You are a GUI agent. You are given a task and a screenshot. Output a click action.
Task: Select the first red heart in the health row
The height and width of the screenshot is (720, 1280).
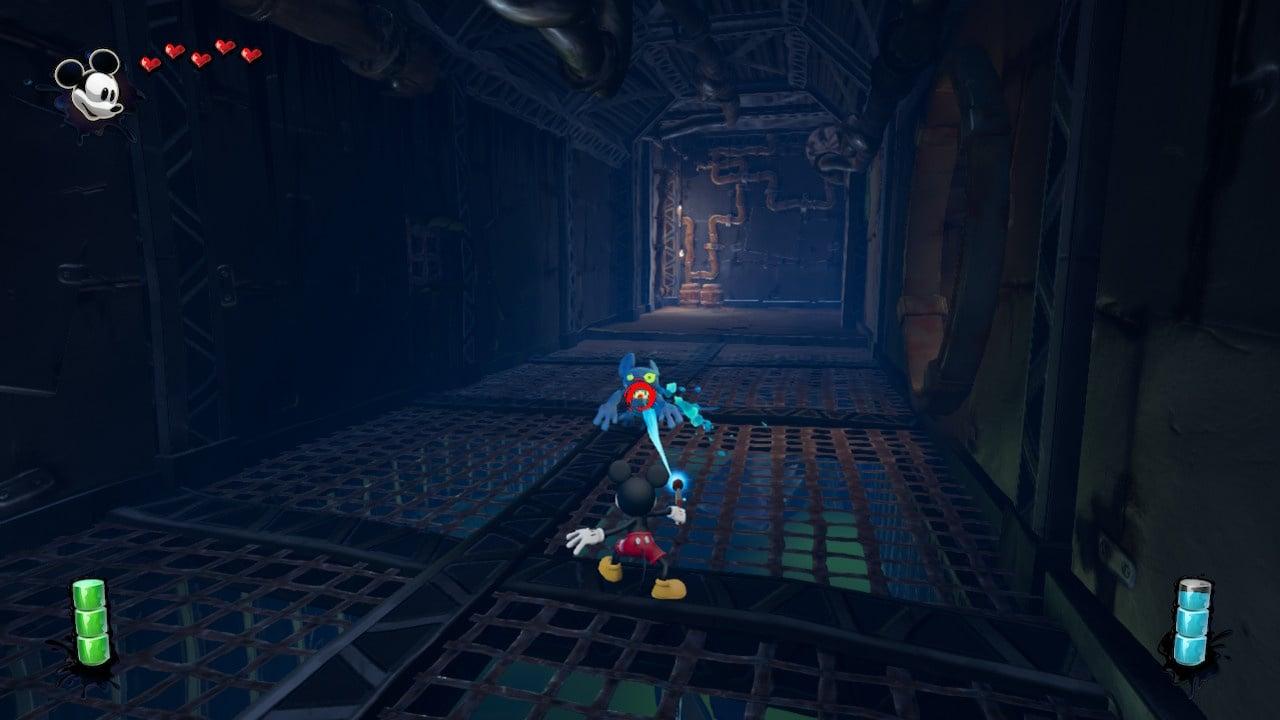click(x=149, y=62)
